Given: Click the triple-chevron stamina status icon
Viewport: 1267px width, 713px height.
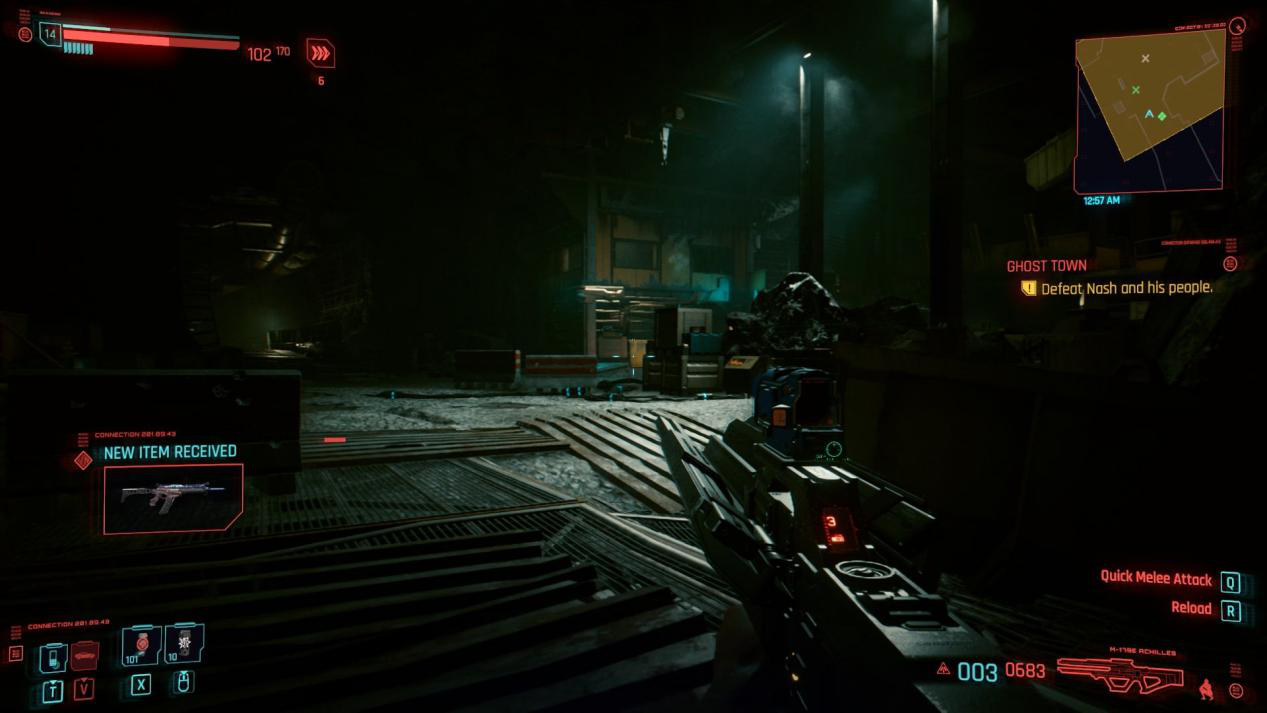Looking at the screenshot, I should click(x=320, y=53).
